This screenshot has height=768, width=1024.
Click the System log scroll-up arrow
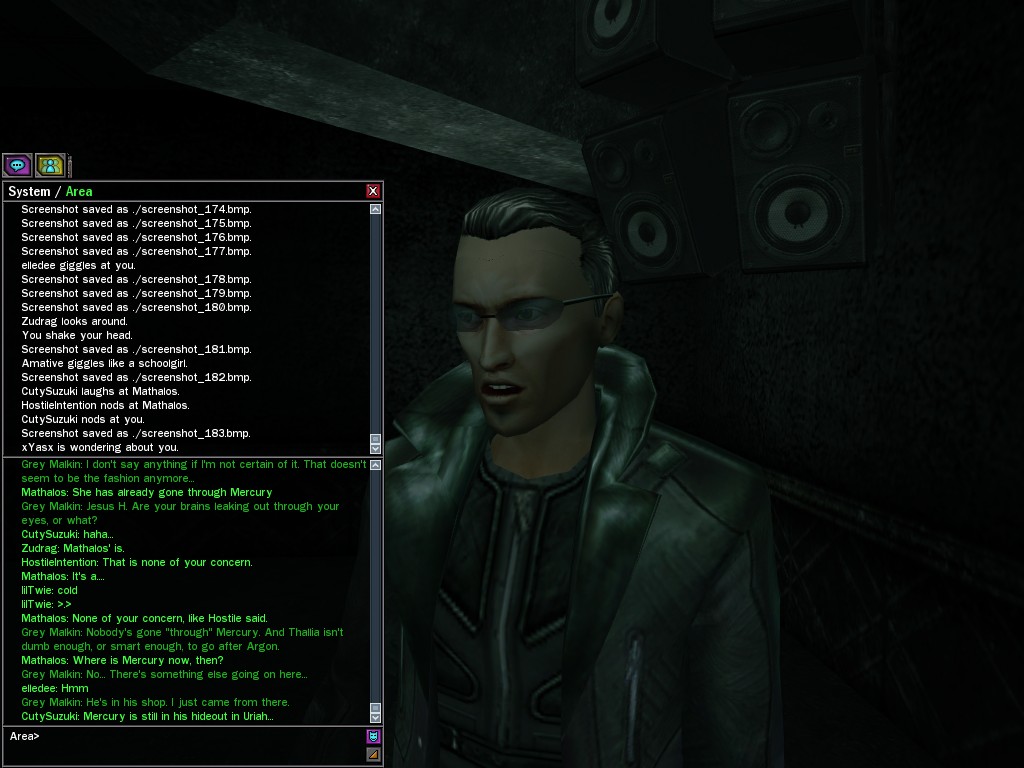[x=376, y=210]
